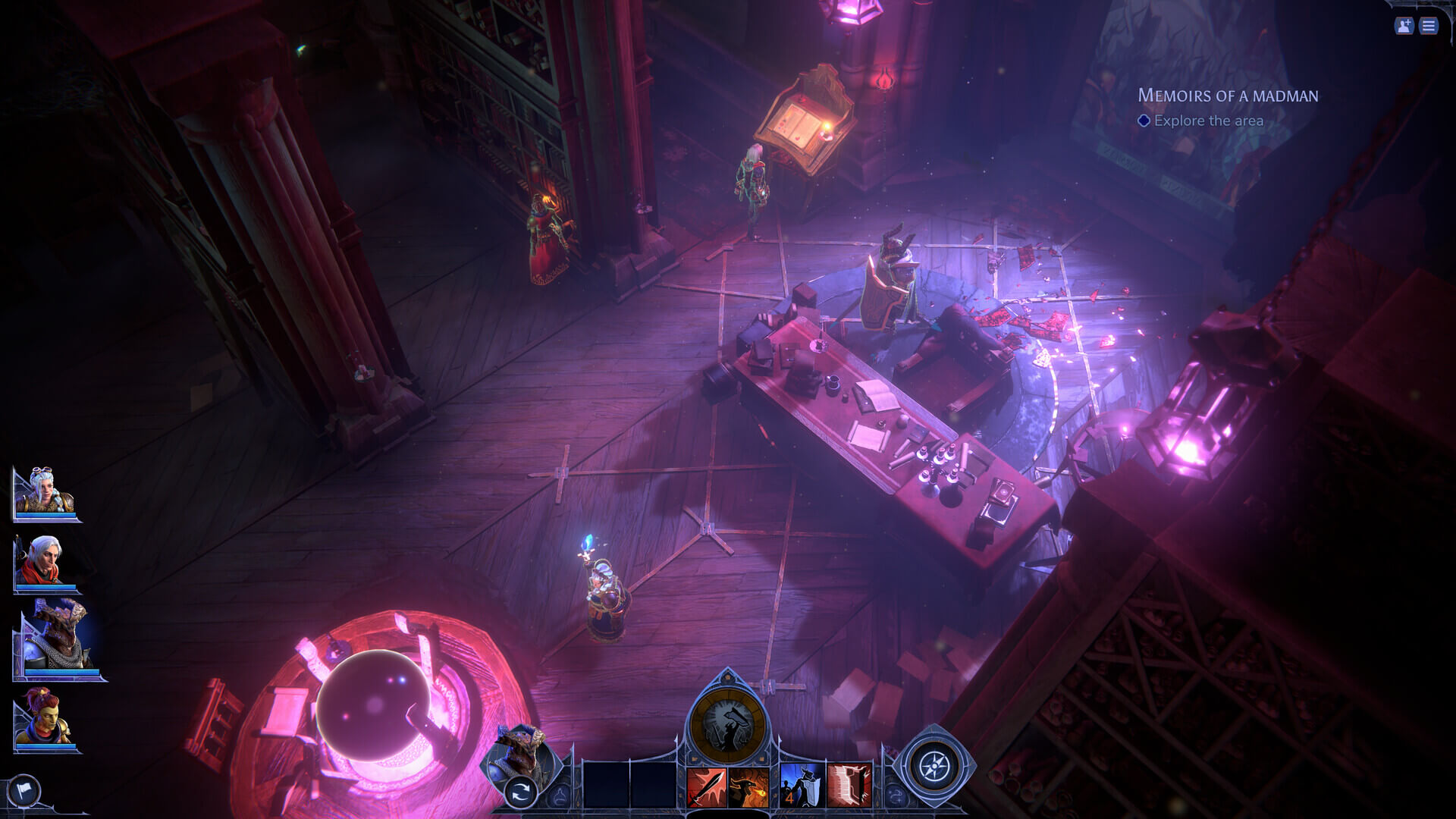
Task: Activate the sword strike ability
Action: (706, 786)
